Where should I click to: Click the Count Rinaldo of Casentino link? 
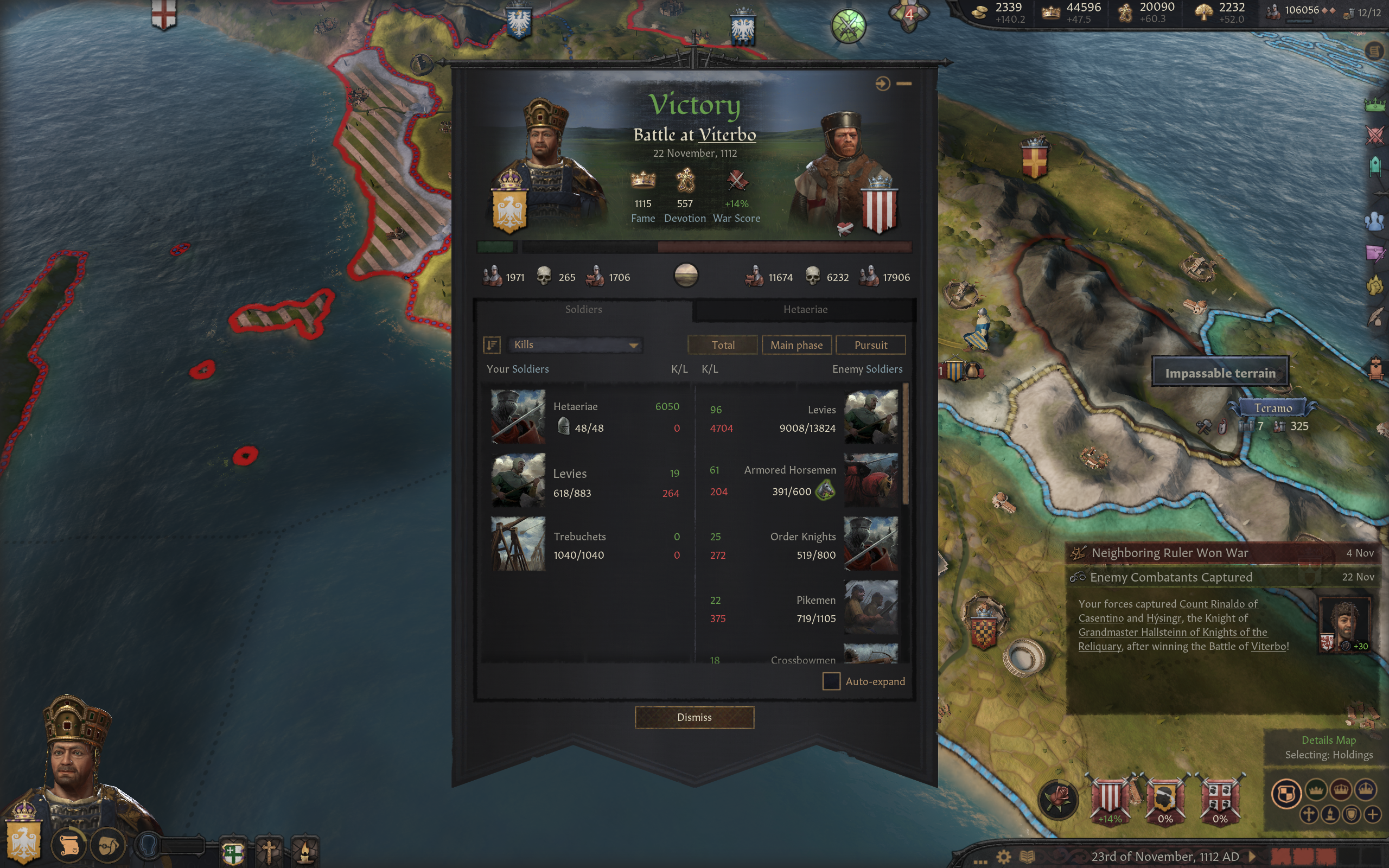pyautogui.click(x=1218, y=604)
